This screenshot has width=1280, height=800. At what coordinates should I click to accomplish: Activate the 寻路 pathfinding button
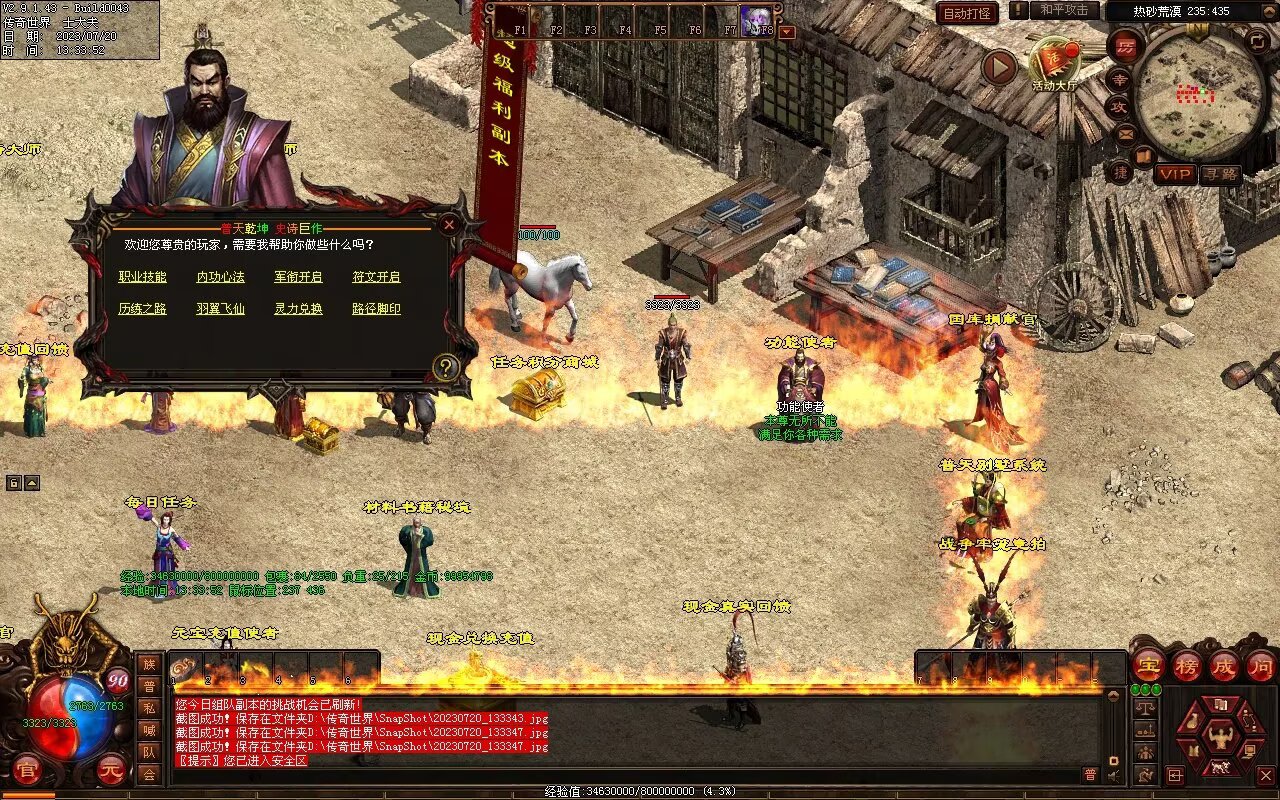click(x=1220, y=174)
